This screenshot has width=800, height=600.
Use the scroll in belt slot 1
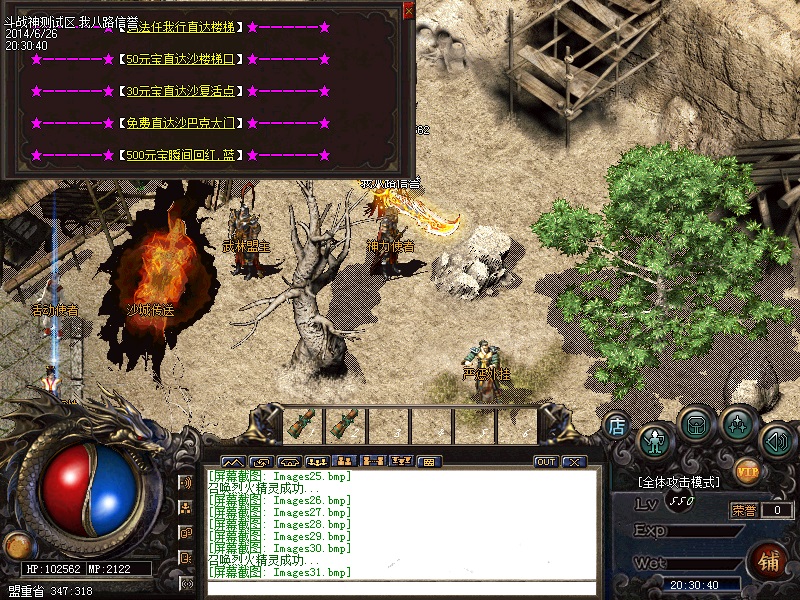pos(300,424)
